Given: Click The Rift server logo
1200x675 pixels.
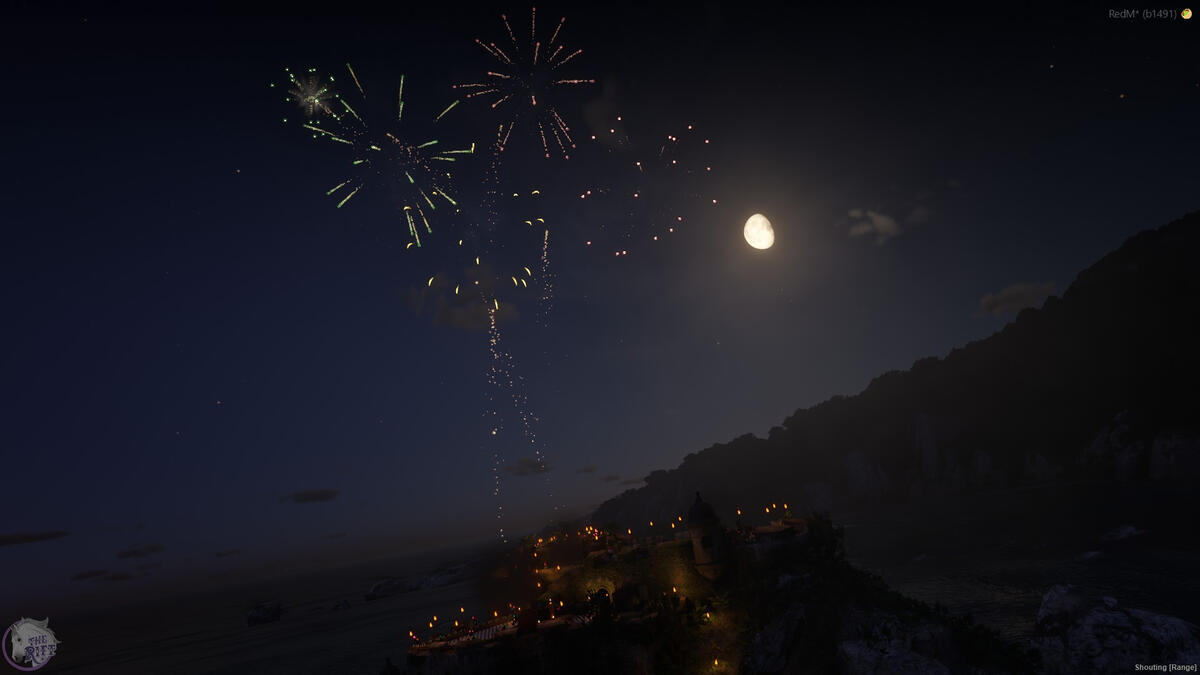Looking at the screenshot, I should point(30,643).
